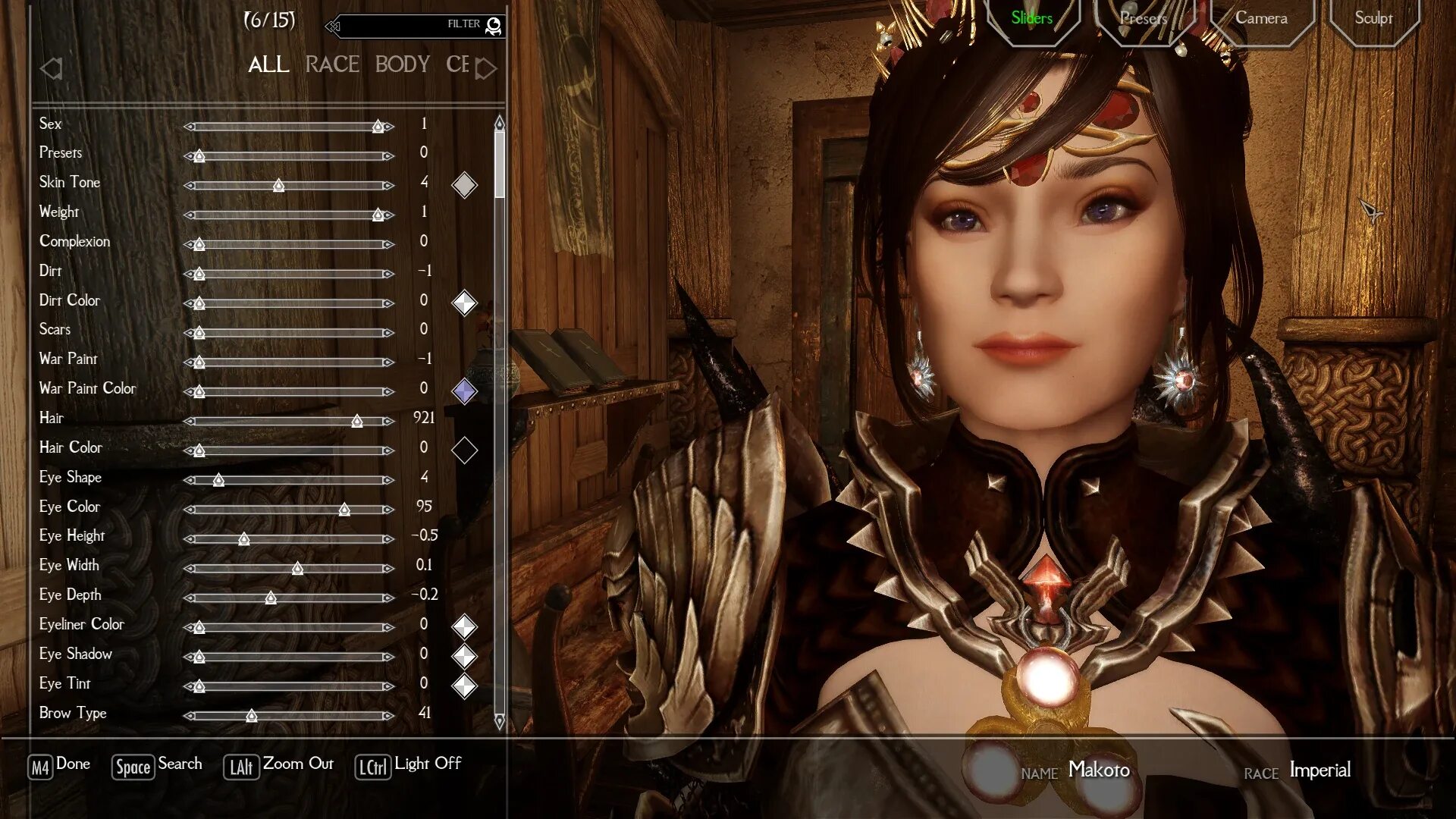Image resolution: width=1456 pixels, height=819 pixels.
Task: Click the Hair slider track
Action: coord(288,422)
